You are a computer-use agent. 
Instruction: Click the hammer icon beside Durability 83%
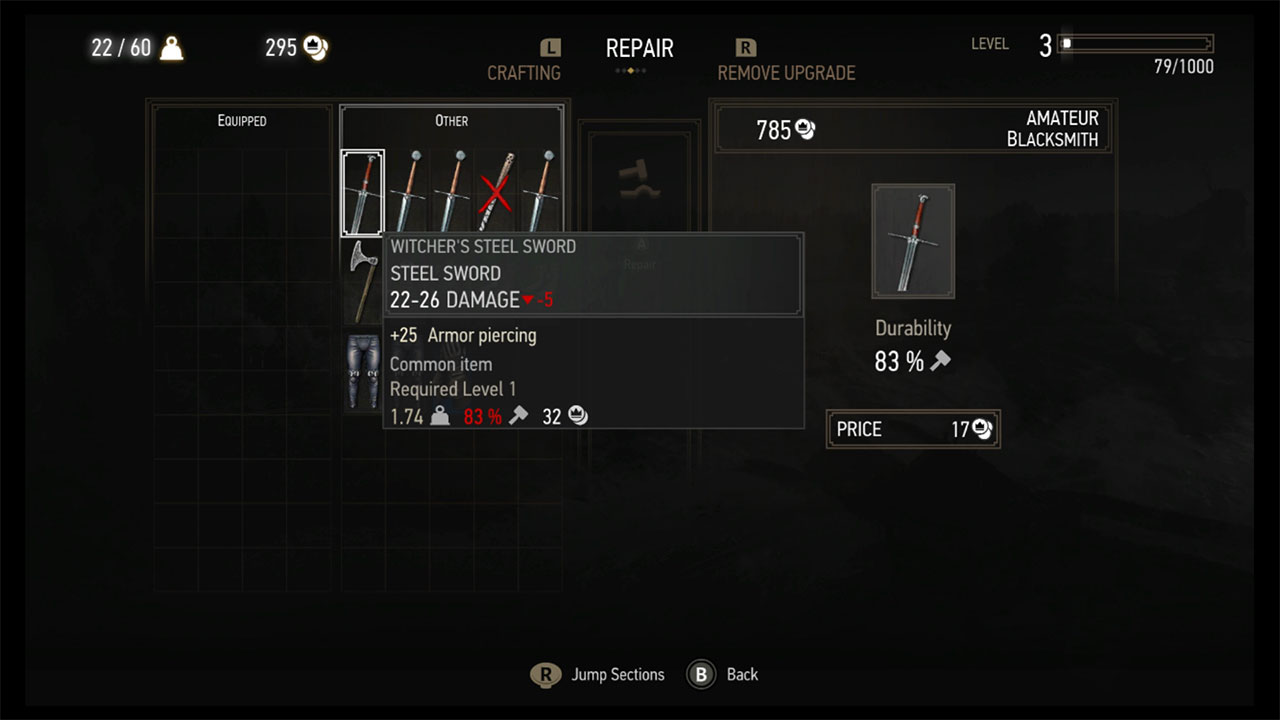tap(941, 362)
